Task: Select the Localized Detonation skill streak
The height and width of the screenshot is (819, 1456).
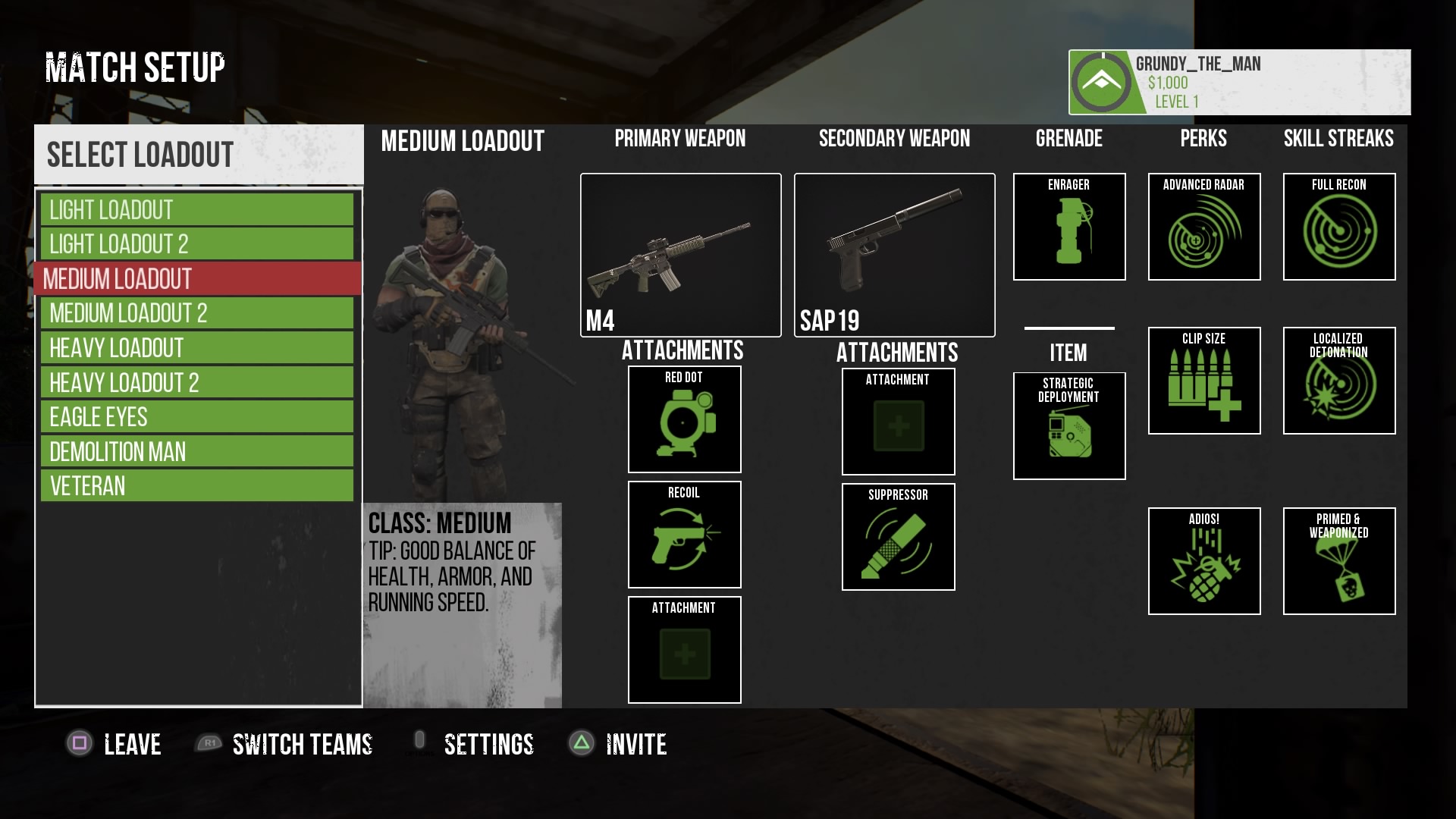Action: pos(1339,381)
